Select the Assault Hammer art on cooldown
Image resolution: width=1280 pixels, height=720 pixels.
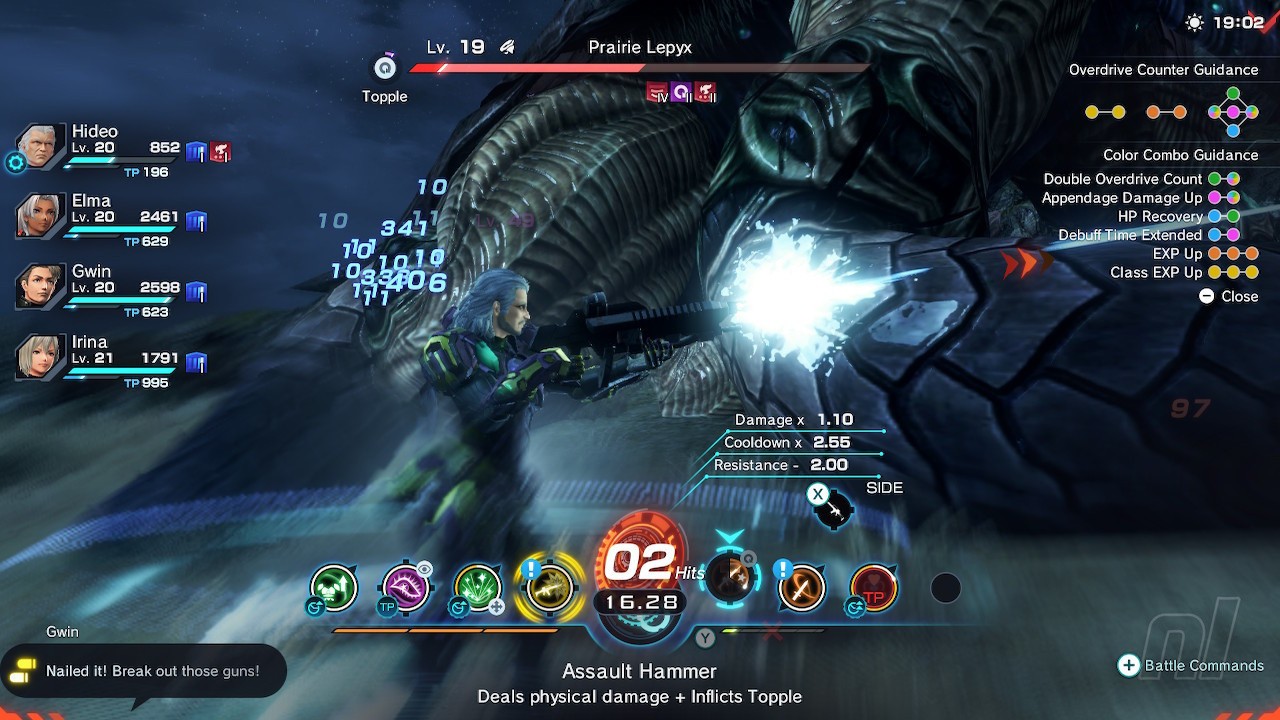coord(730,578)
